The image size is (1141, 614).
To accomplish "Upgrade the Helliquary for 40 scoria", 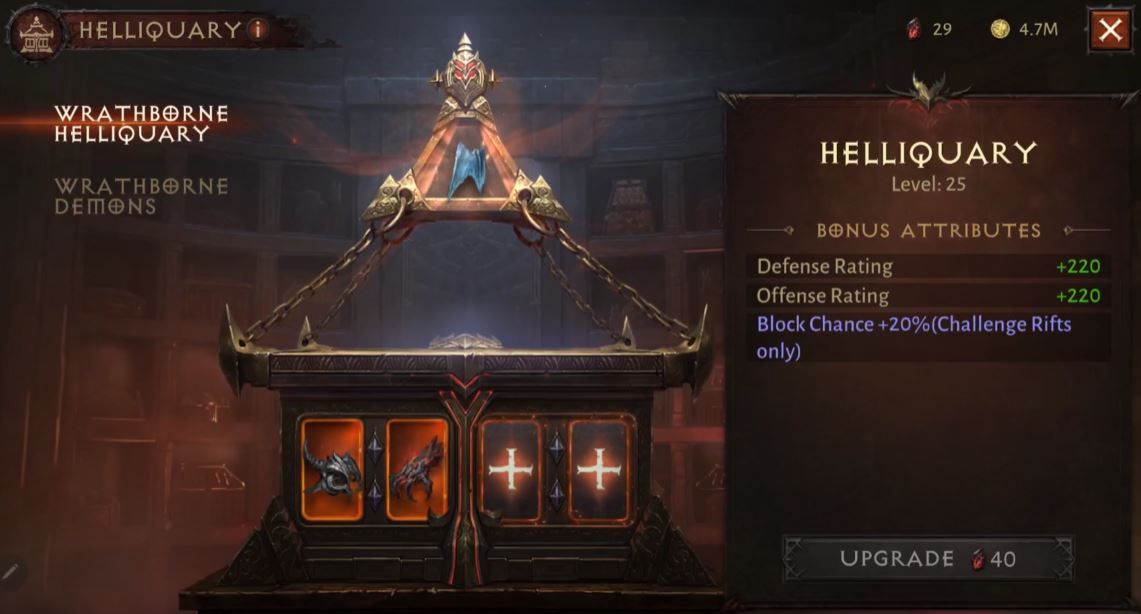I will [927, 558].
